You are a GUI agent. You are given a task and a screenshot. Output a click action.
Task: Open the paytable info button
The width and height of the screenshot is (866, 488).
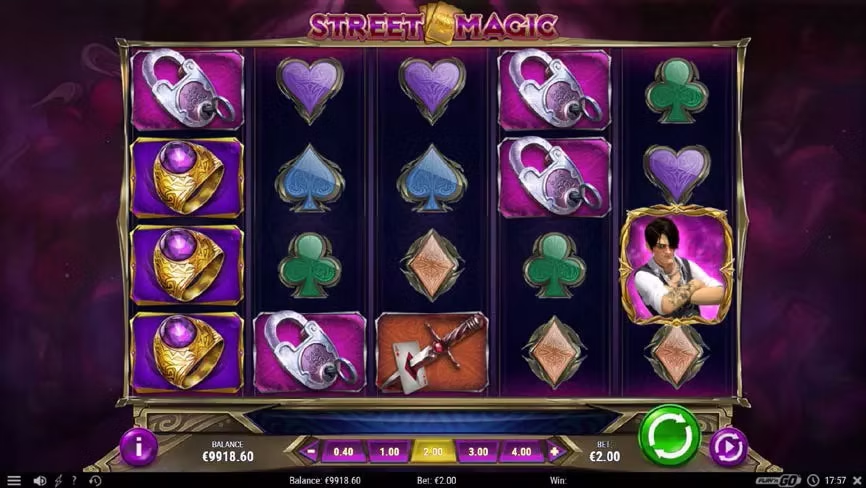(x=137, y=446)
